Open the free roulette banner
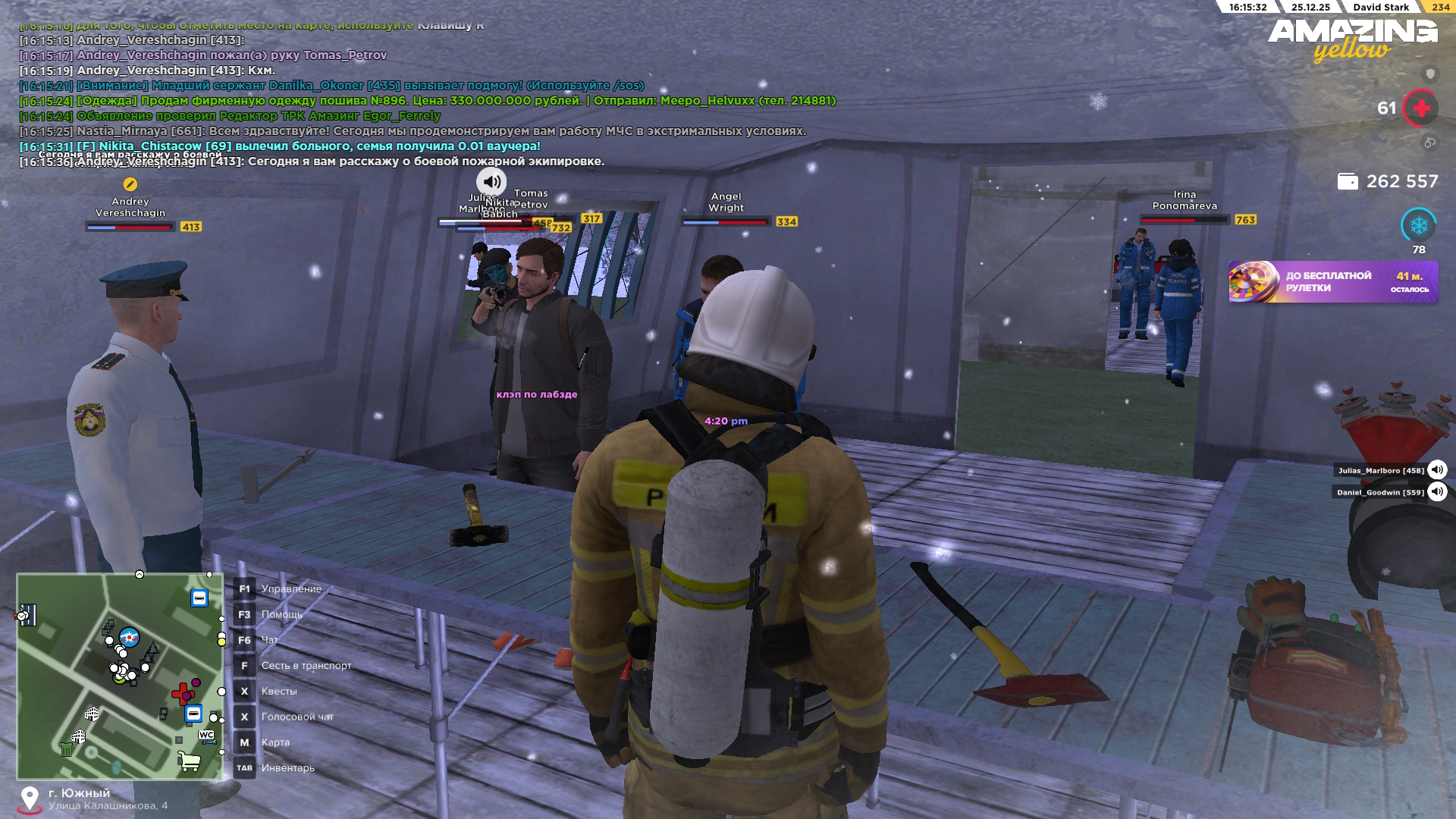 pos(1333,282)
